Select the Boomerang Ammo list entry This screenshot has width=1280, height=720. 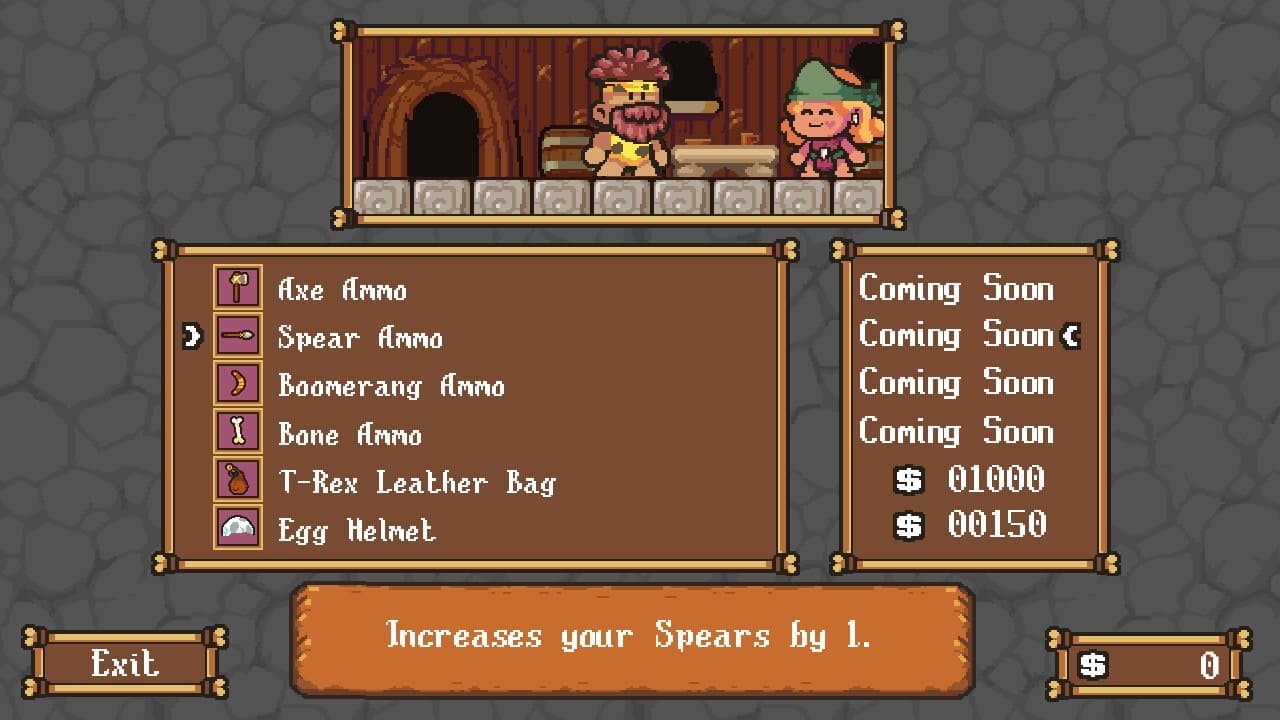click(x=390, y=386)
